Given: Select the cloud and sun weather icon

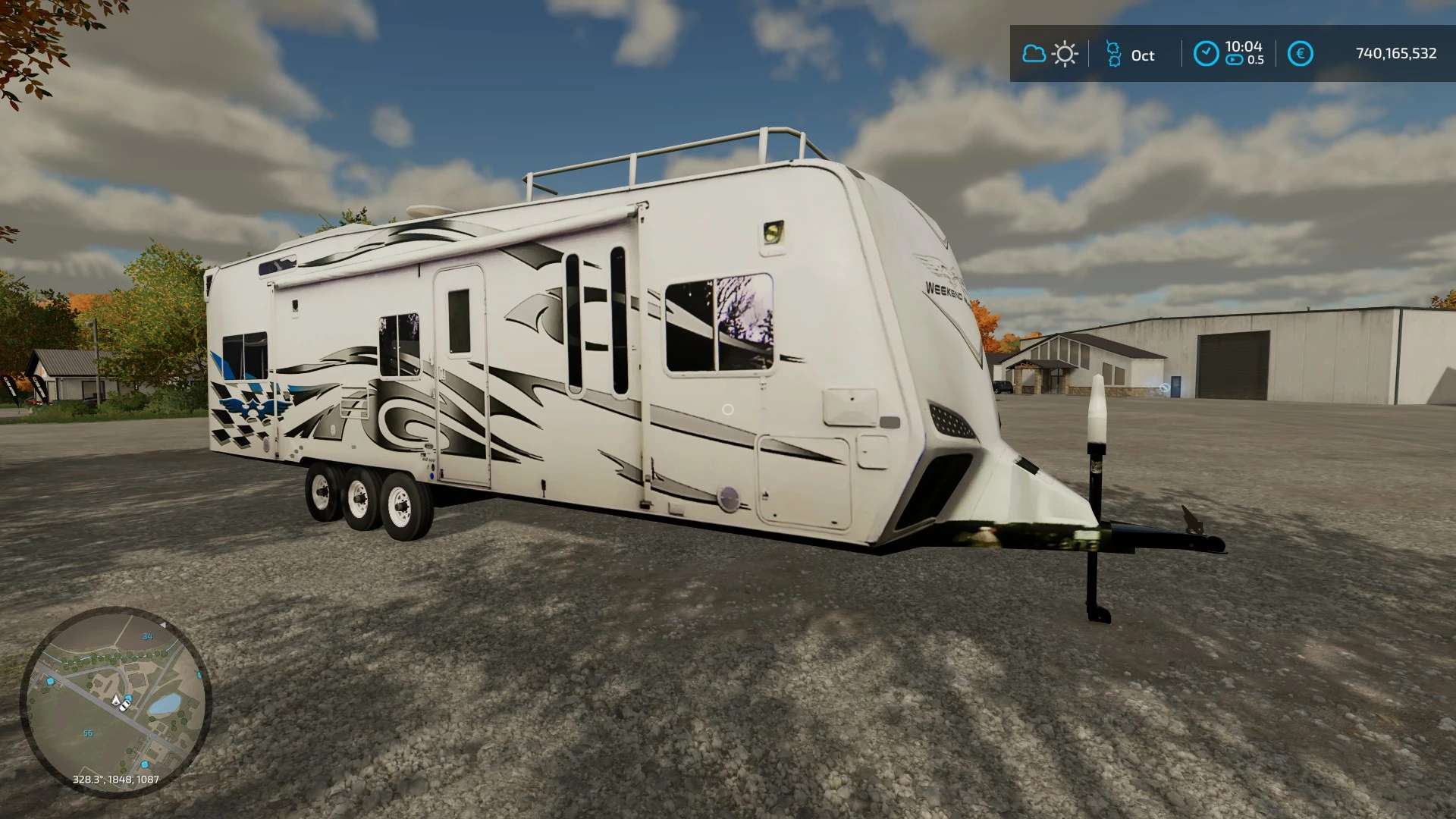Looking at the screenshot, I should coord(1050,54).
